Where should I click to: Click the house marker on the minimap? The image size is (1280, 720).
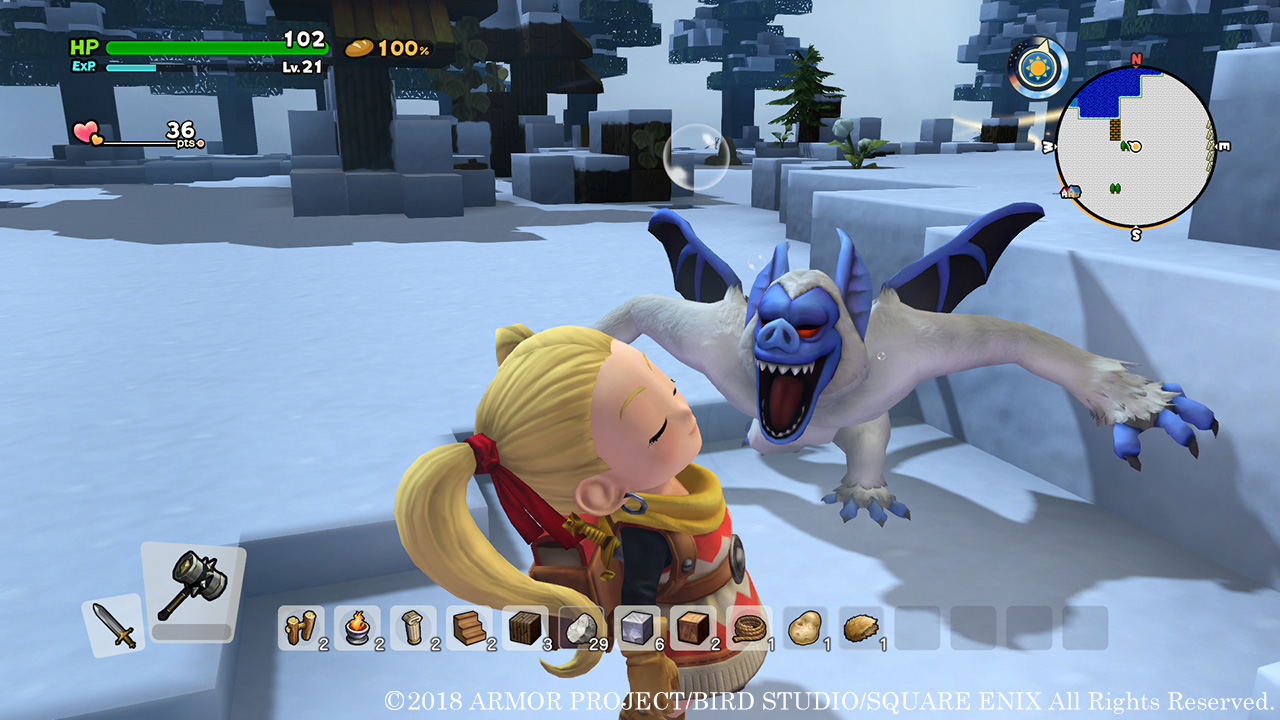[1071, 191]
